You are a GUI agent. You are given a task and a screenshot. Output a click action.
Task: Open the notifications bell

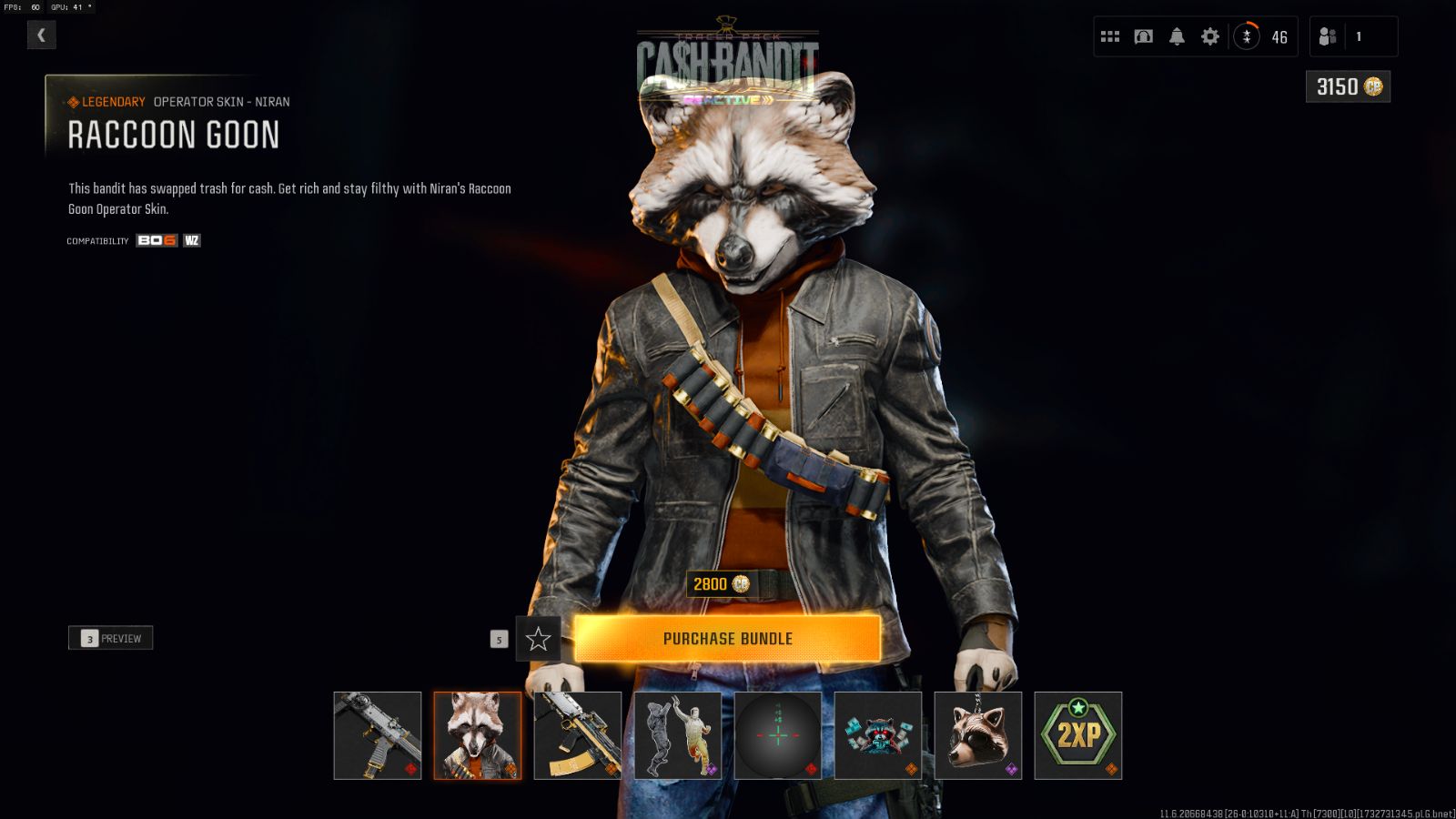pos(1176,36)
